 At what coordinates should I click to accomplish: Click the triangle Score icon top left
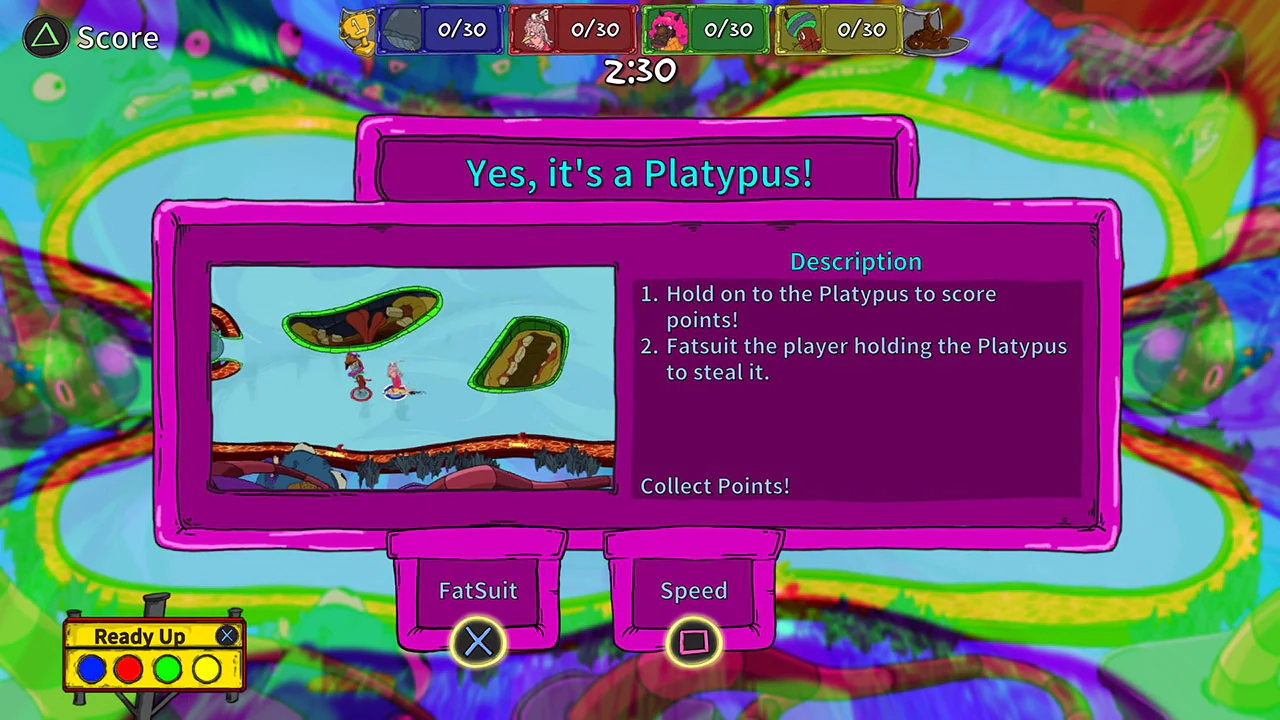[x=44, y=37]
